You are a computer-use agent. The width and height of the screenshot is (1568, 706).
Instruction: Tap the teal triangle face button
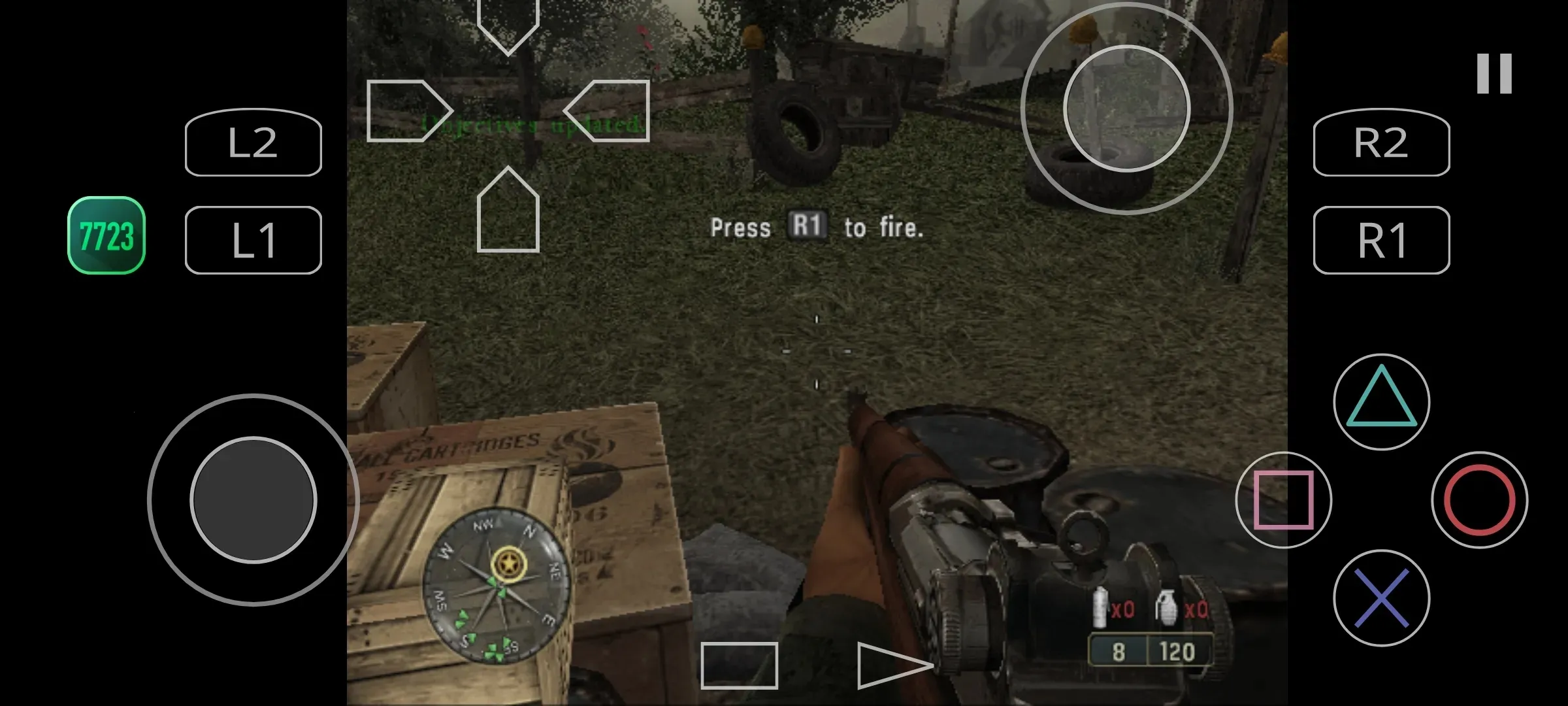[1381, 401]
